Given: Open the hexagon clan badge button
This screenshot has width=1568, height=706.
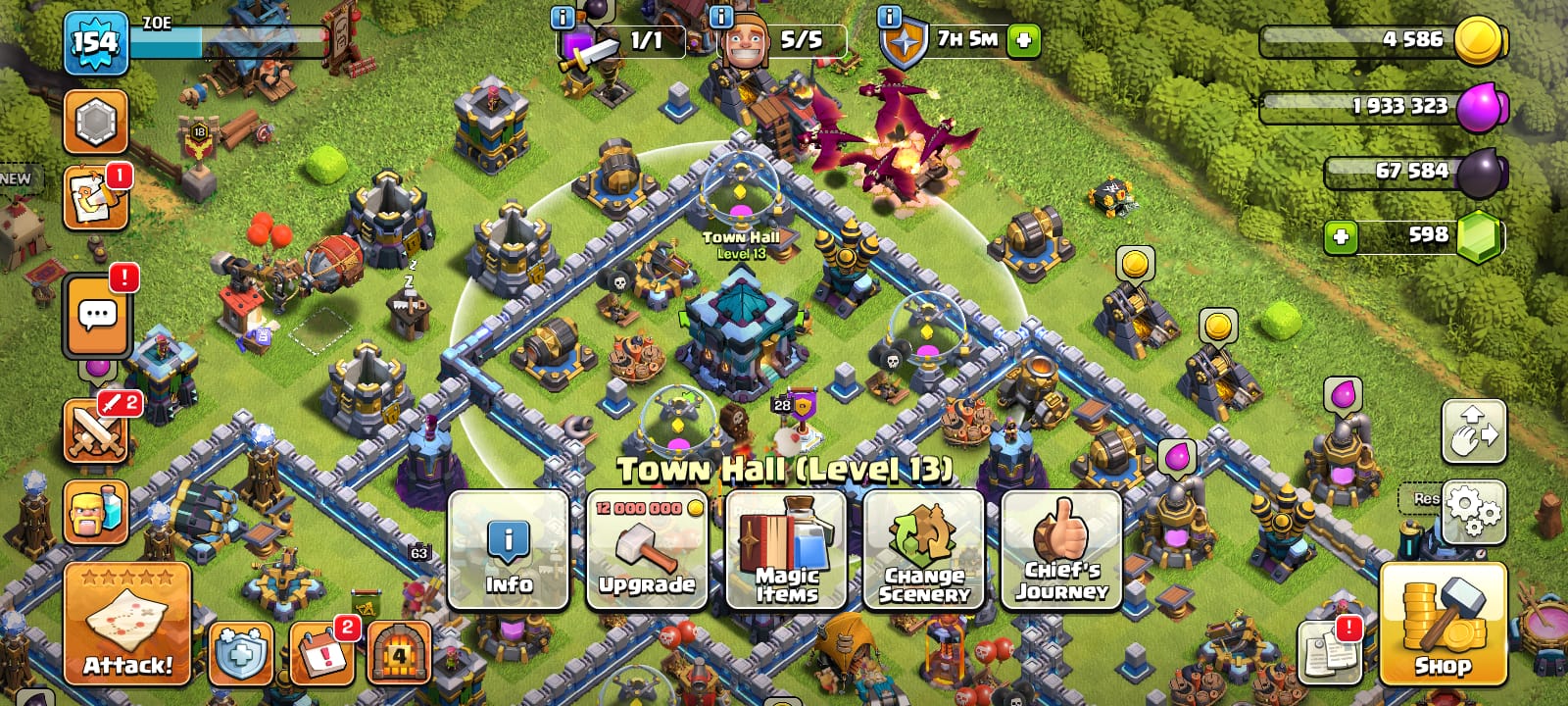Looking at the screenshot, I should [x=96, y=123].
